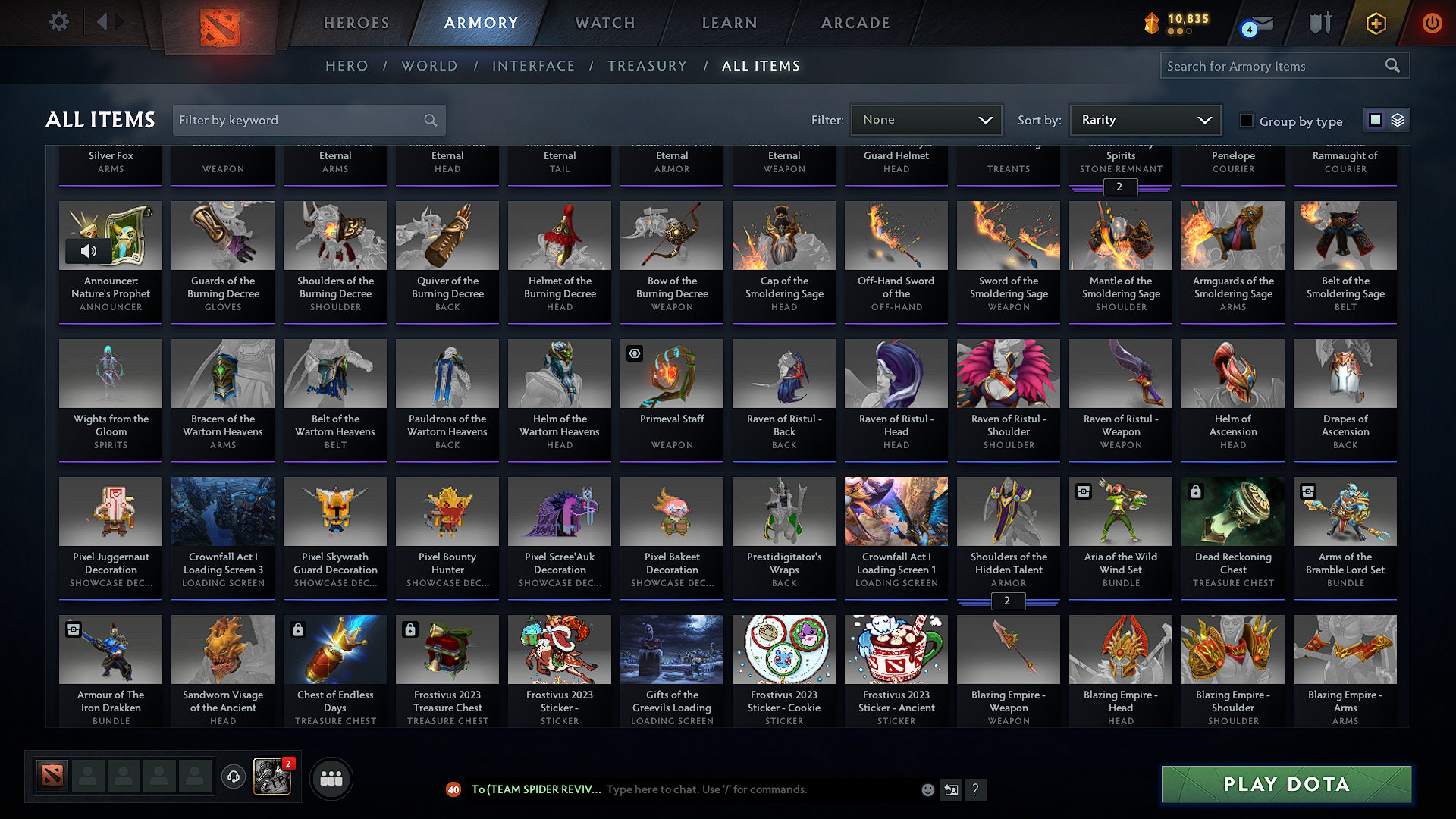Open the Sort by Rarity dropdown
The width and height of the screenshot is (1456, 819).
[x=1144, y=119]
